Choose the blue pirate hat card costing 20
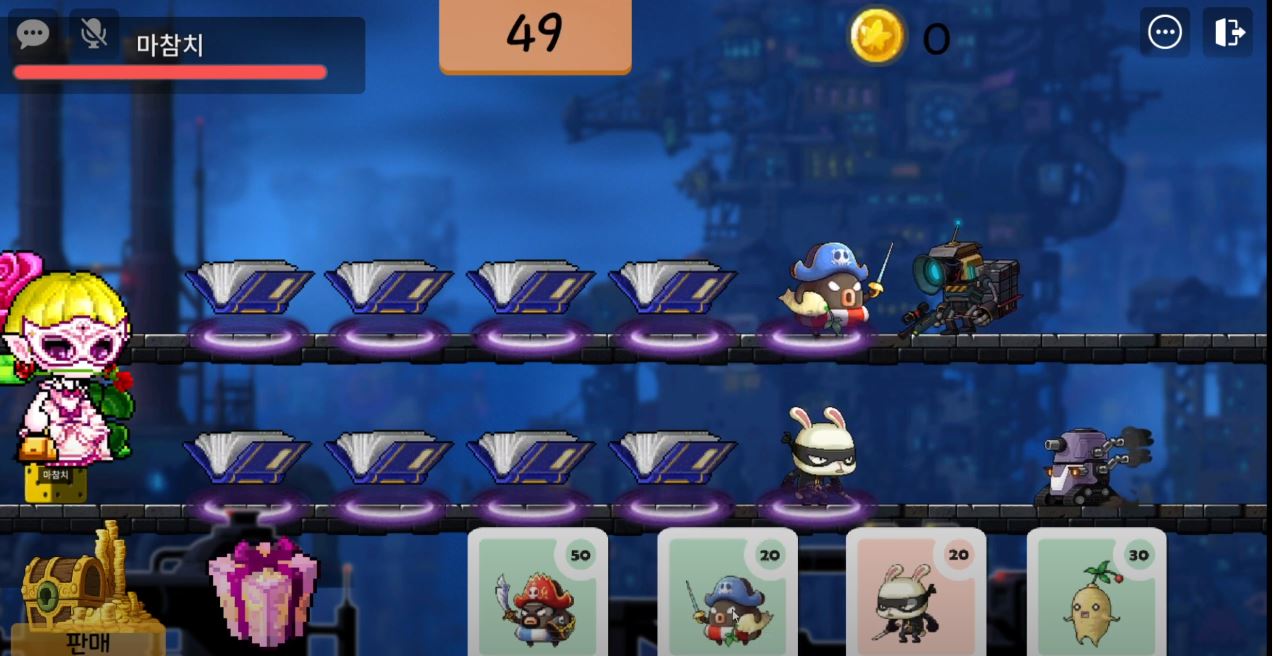 pyautogui.click(x=727, y=592)
